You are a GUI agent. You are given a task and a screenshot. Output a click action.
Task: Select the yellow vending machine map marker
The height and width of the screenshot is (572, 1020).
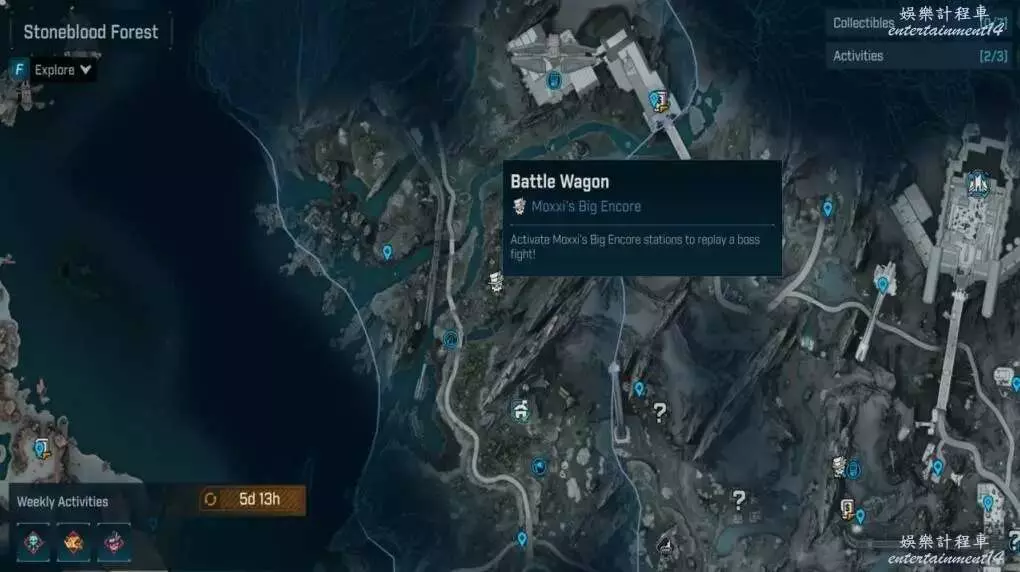point(847,508)
